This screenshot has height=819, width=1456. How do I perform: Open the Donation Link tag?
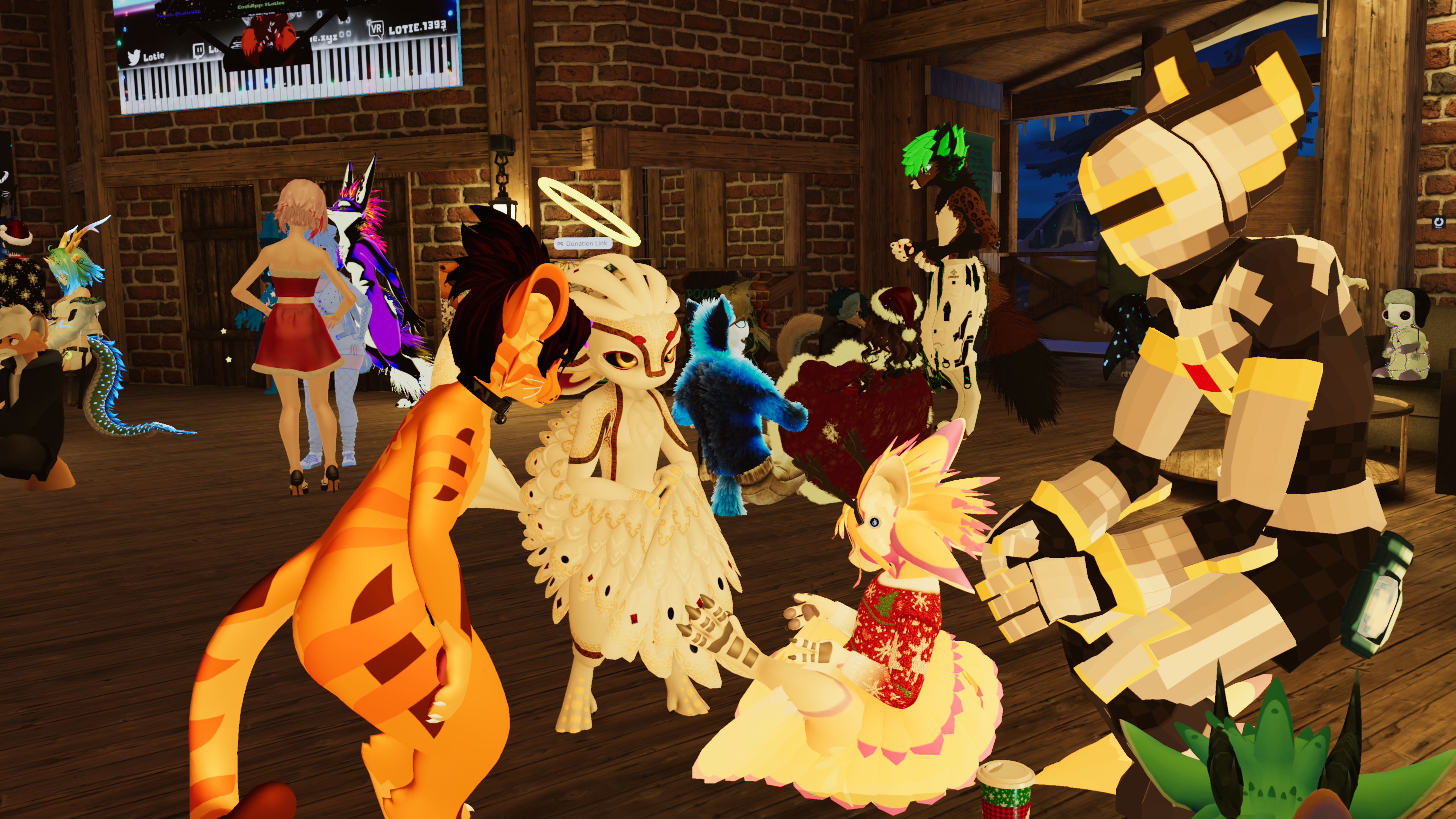(582, 243)
